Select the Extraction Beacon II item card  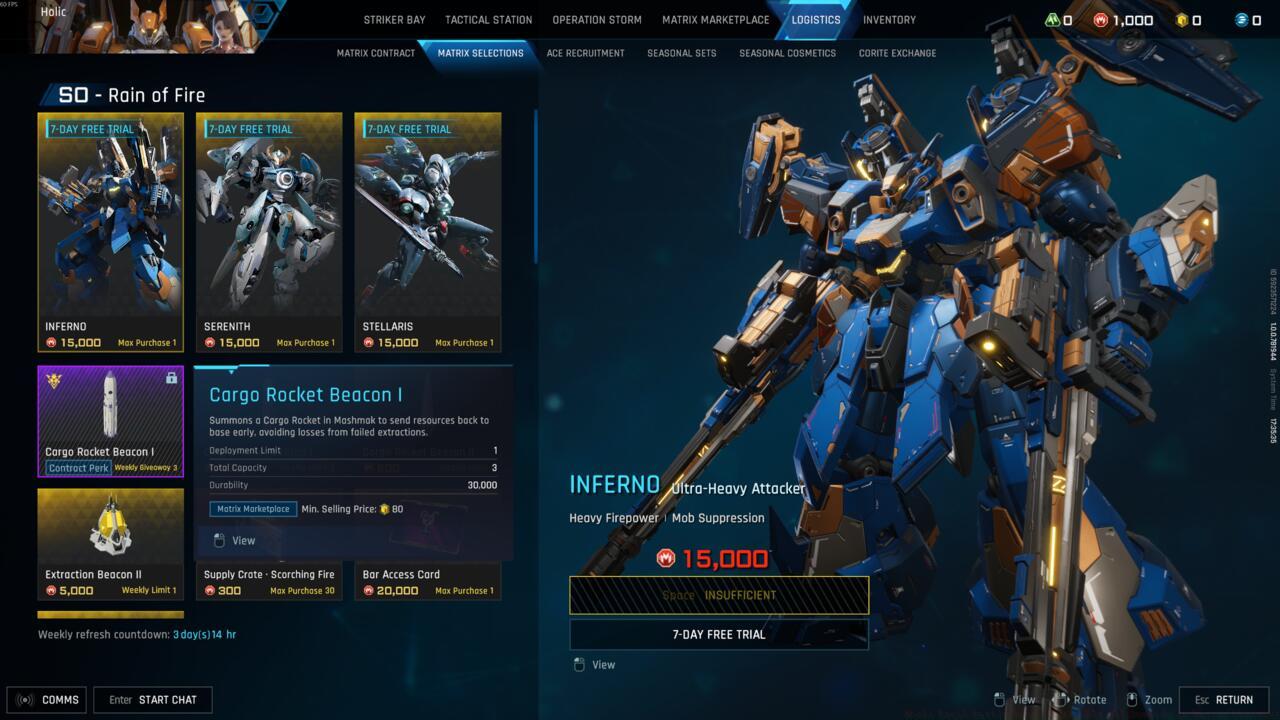tap(110, 540)
